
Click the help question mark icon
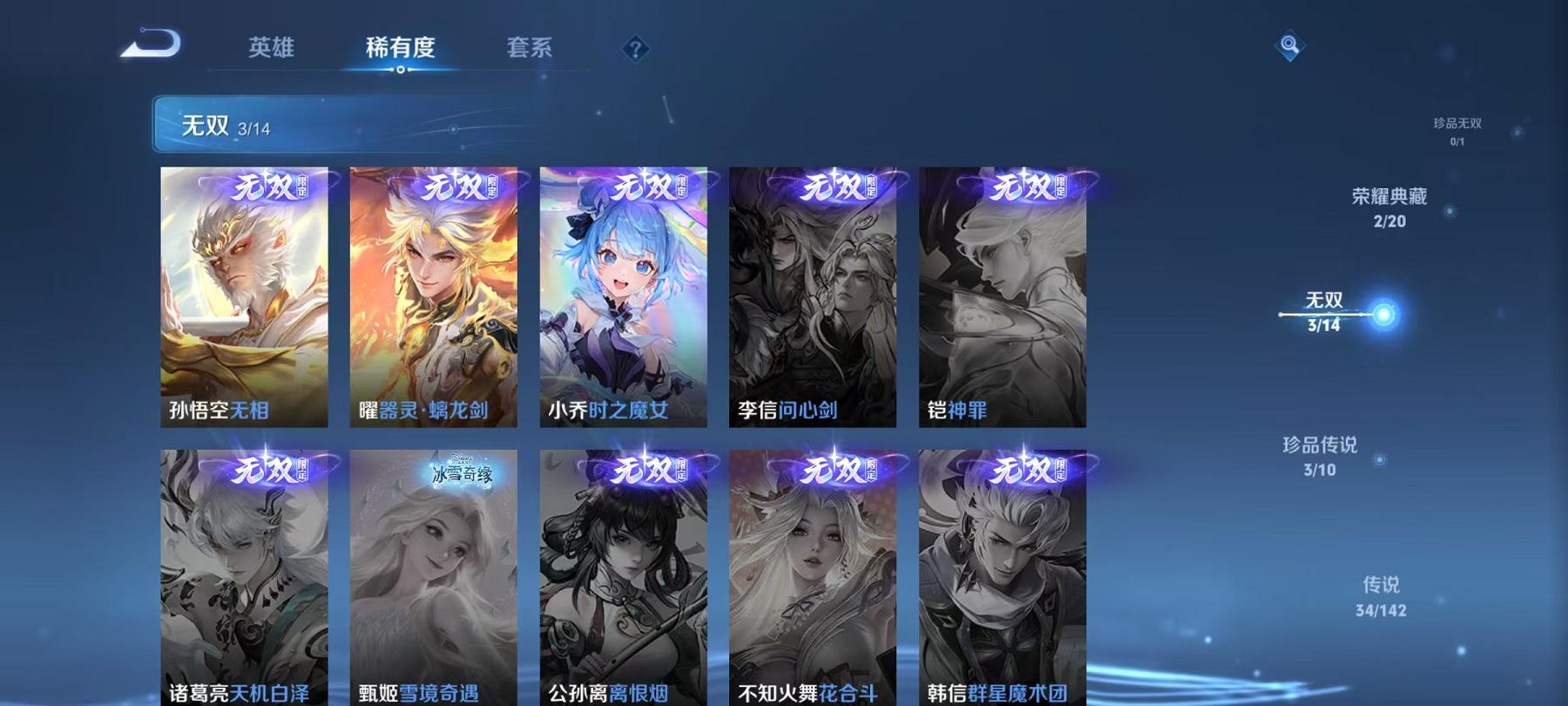click(636, 50)
